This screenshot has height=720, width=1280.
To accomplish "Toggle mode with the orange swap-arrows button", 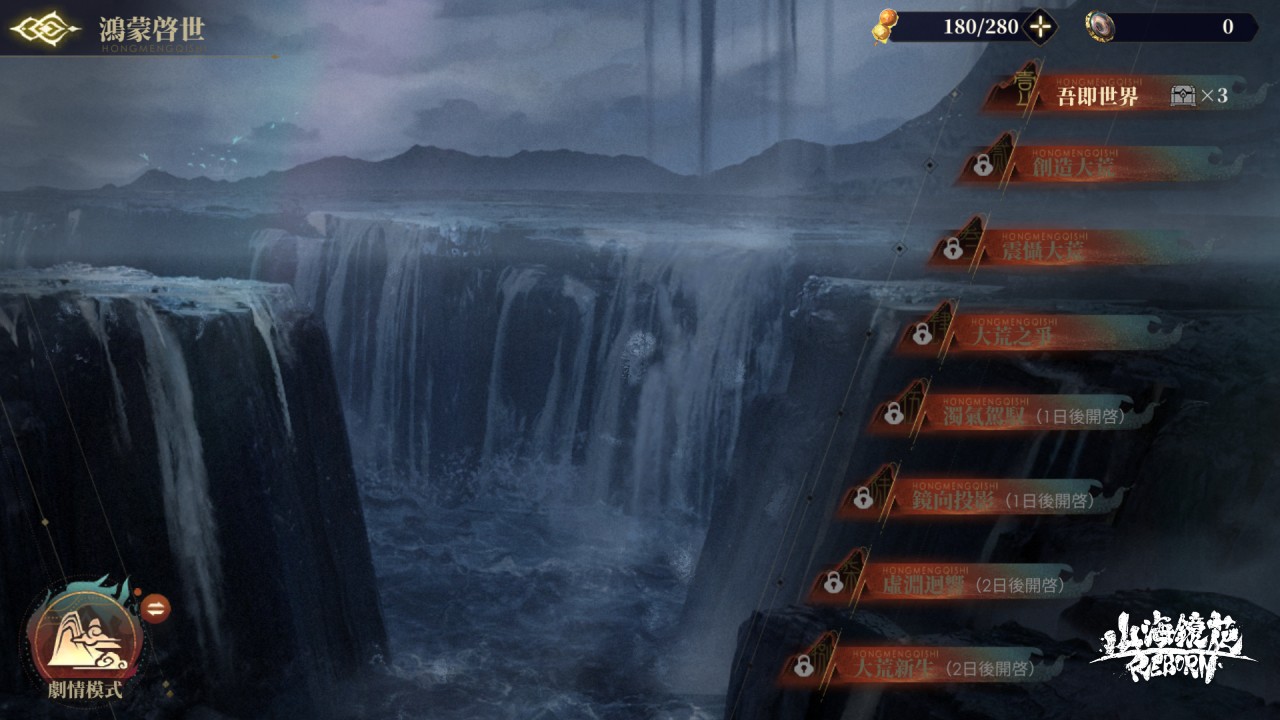I will point(156,608).
